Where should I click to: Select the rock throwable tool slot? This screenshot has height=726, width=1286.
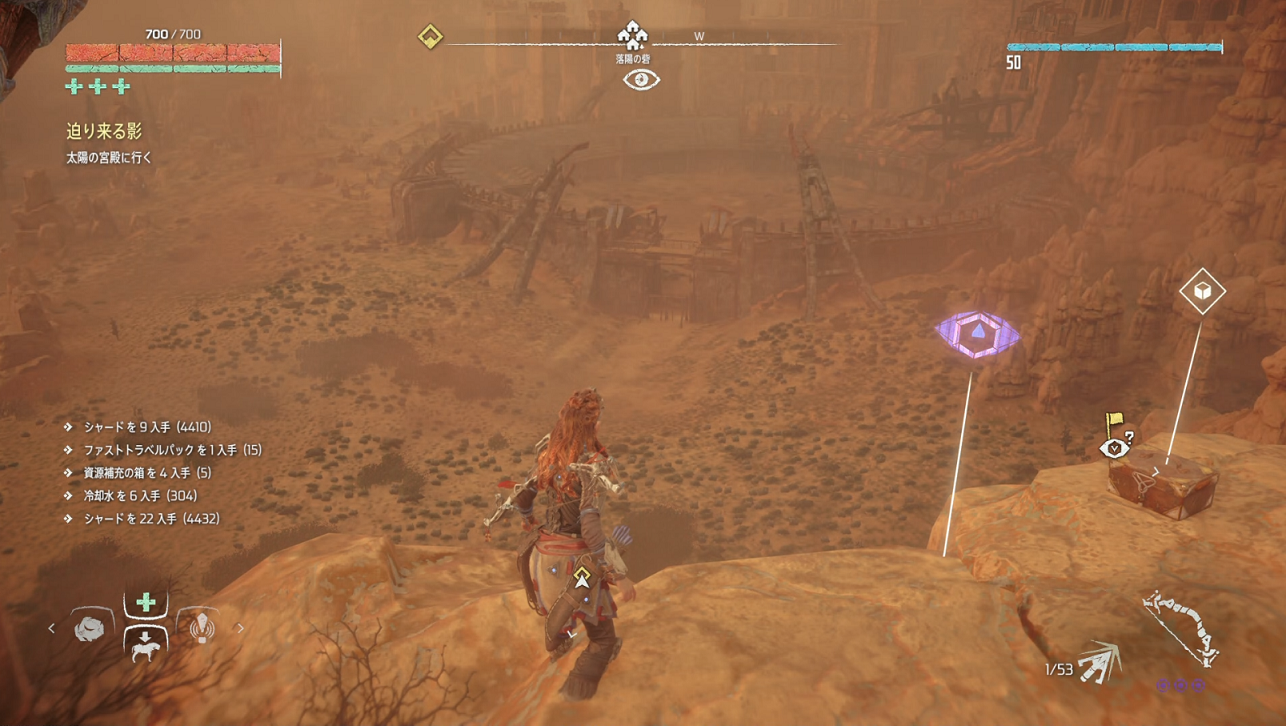pyautogui.click(x=89, y=628)
